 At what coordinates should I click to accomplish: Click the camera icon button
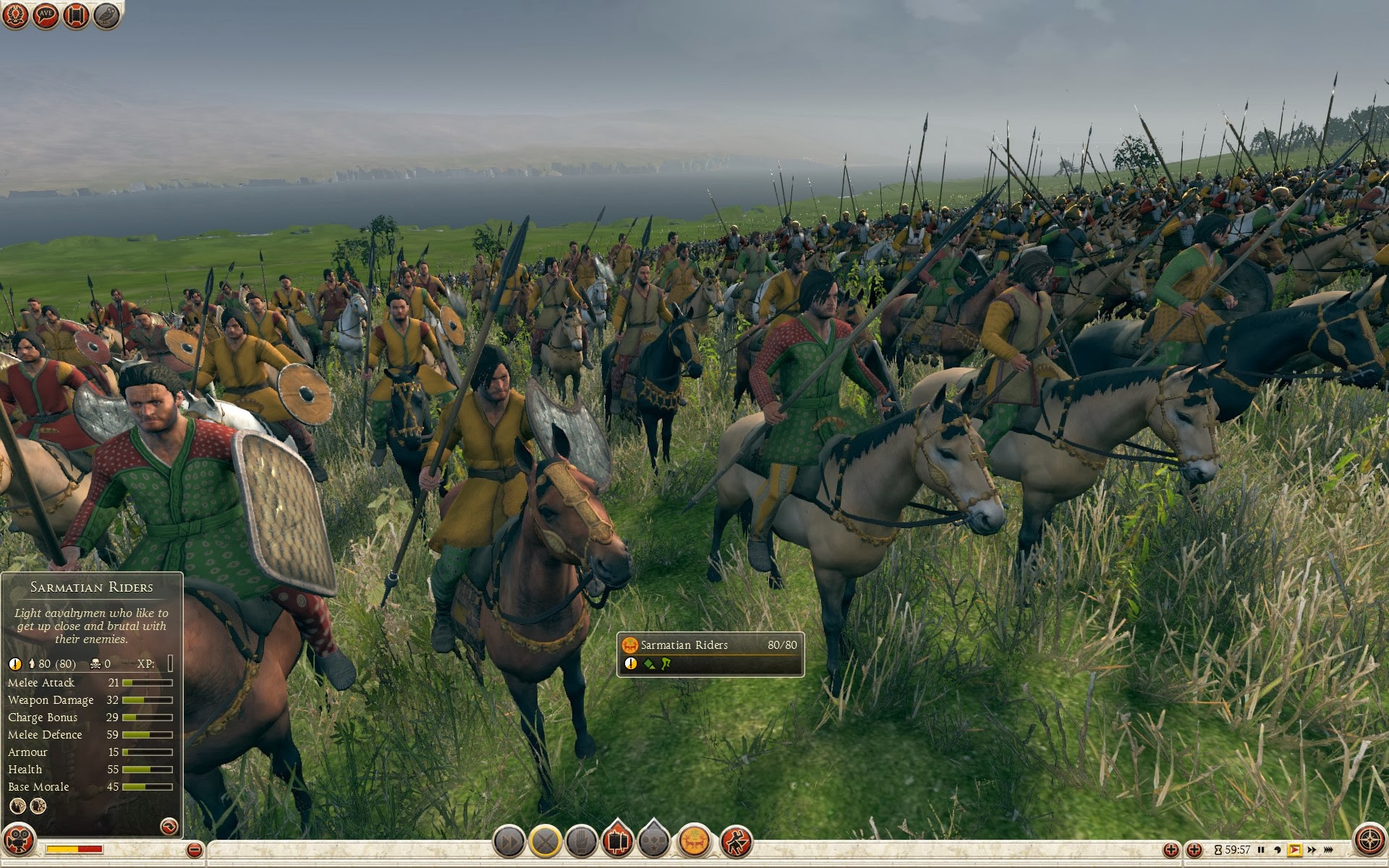point(20,841)
